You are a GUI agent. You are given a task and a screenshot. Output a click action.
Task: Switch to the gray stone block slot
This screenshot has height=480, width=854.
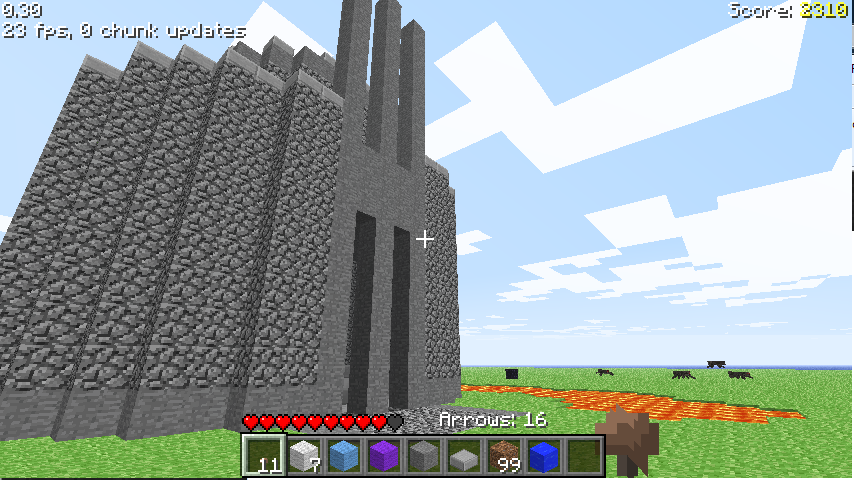pyautogui.click(x=424, y=456)
